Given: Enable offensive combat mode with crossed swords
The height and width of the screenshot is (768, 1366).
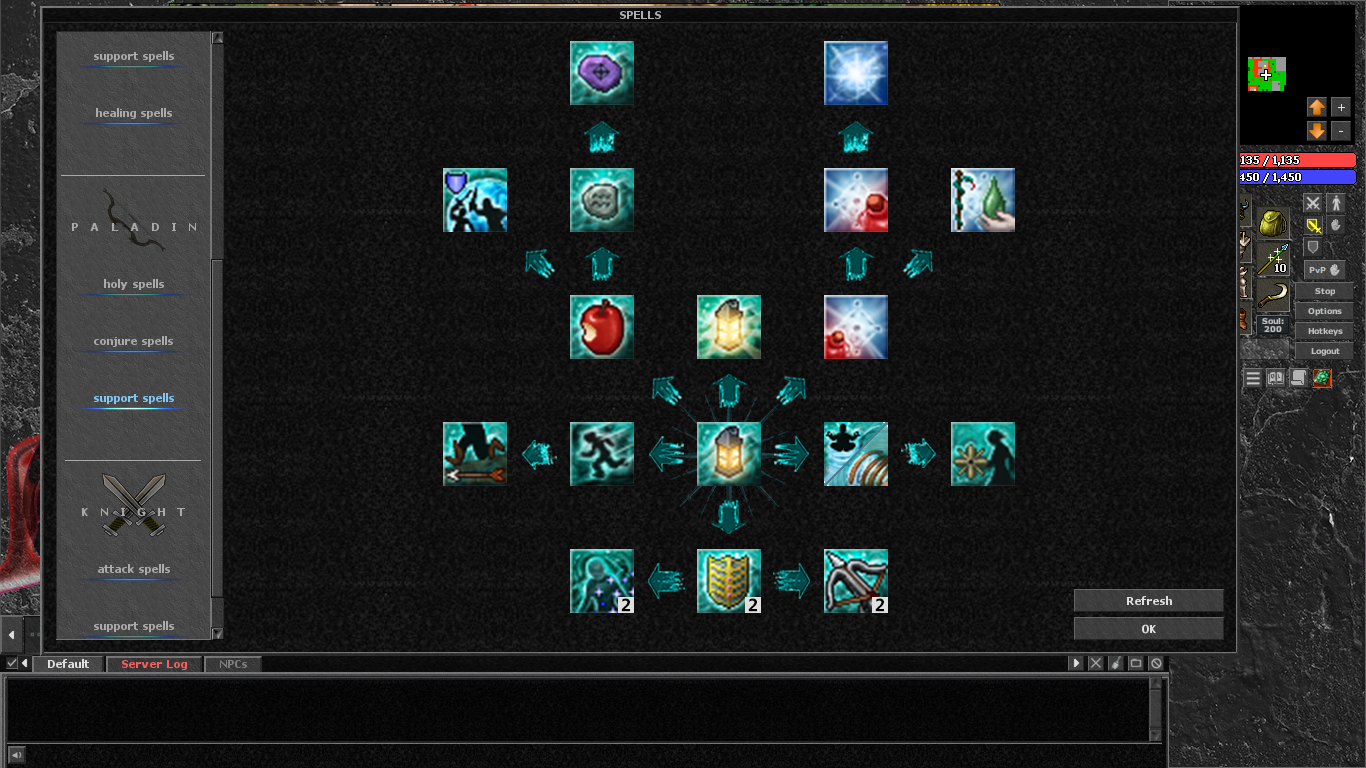Looking at the screenshot, I should [x=1313, y=202].
